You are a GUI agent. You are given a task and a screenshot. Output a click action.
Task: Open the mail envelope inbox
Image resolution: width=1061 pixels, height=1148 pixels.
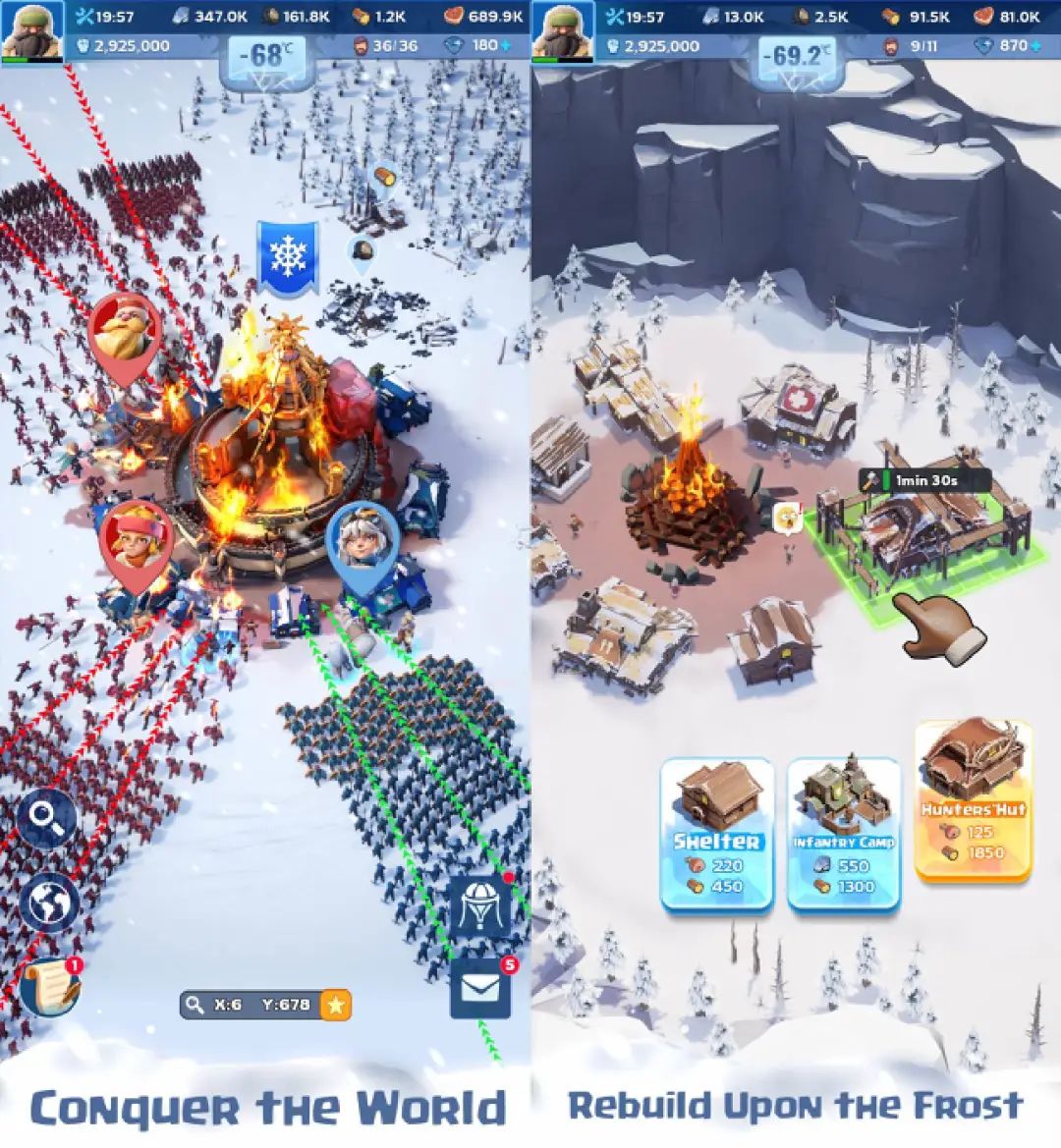(480, 986)
